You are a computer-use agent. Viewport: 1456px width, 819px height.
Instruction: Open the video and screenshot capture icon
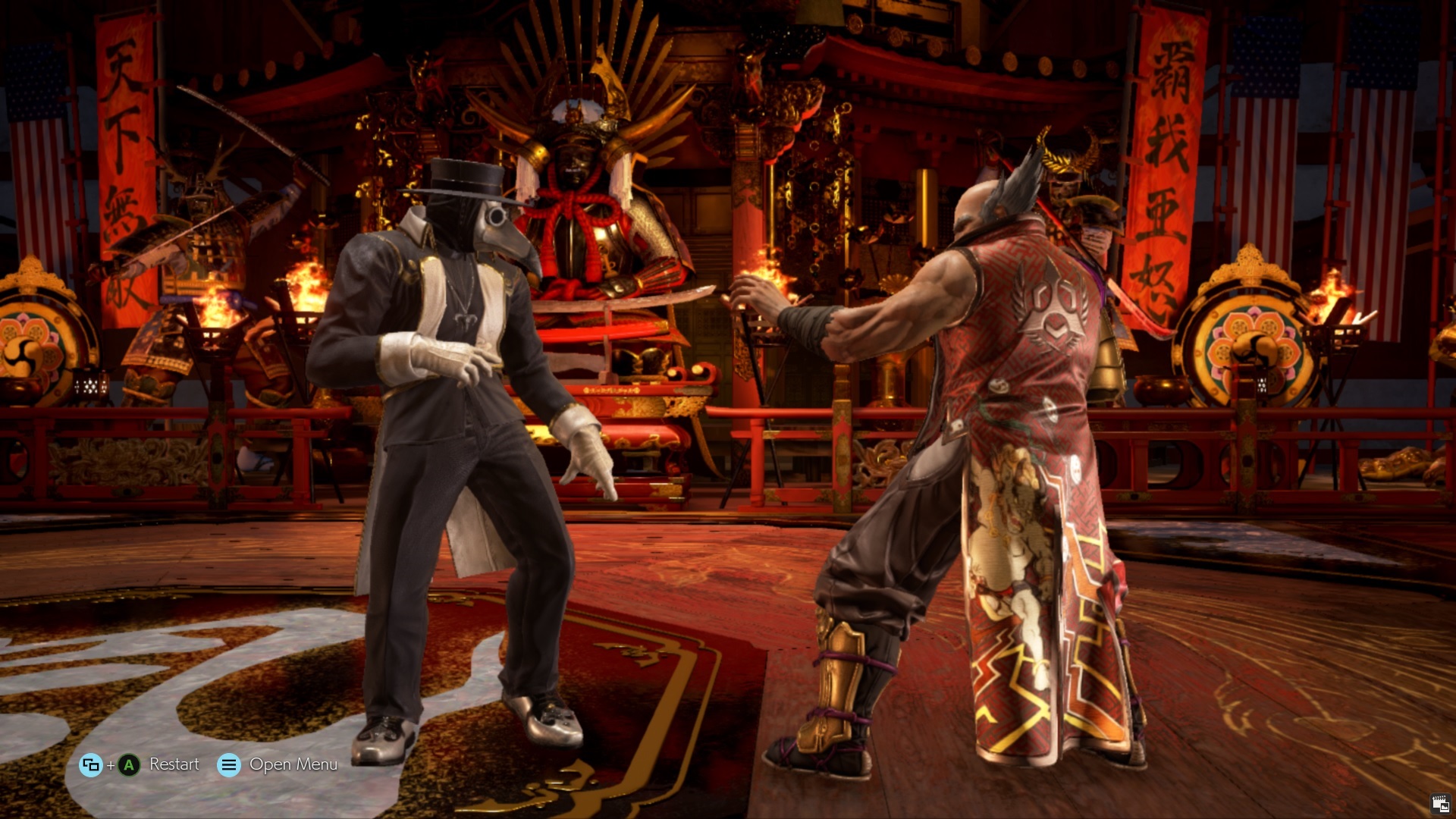pyautogui.click(x=1439, y=804)
